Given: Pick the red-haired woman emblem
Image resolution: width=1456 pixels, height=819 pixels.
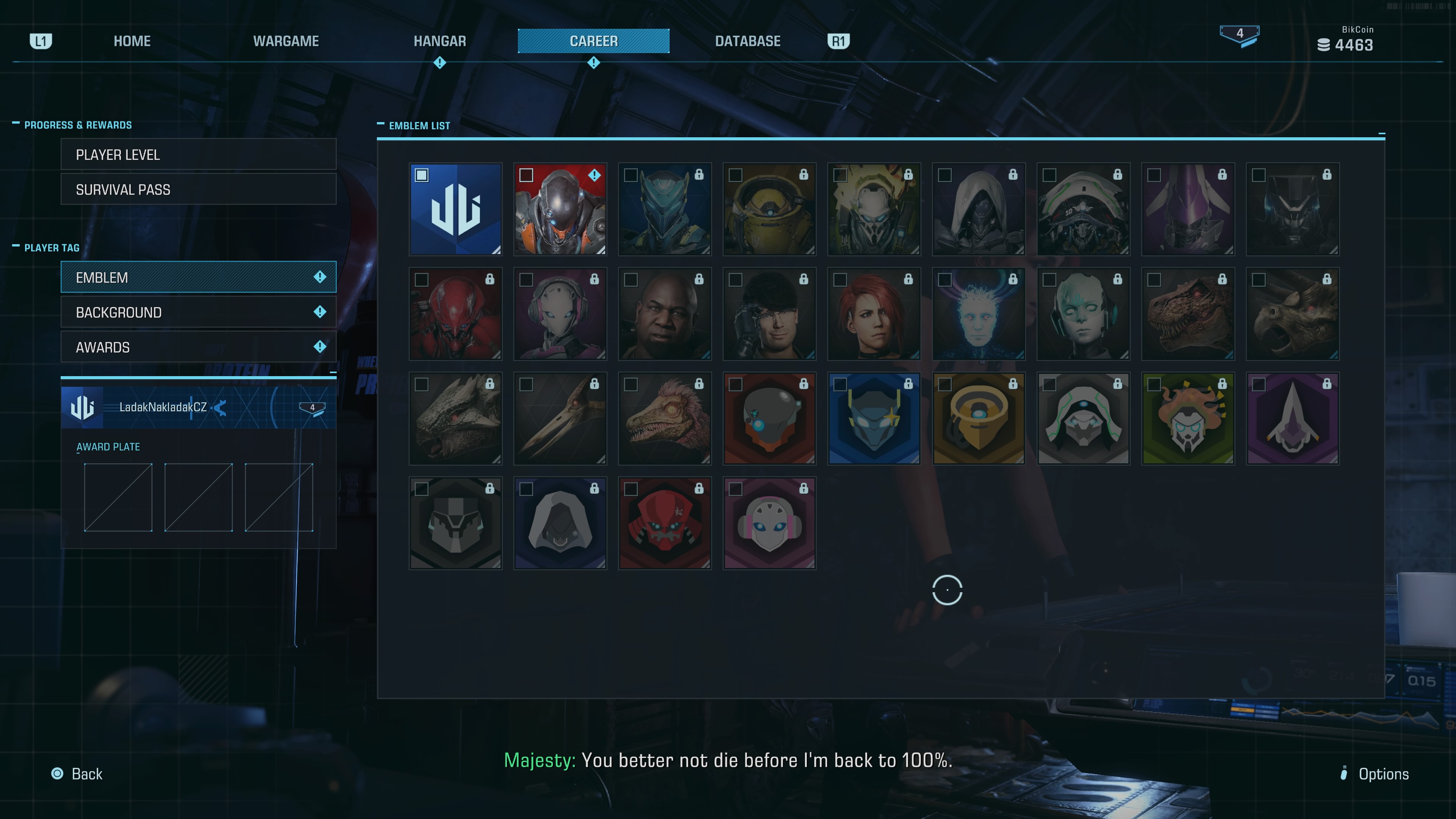Looking at the screenshot, I should pos(874,314).
